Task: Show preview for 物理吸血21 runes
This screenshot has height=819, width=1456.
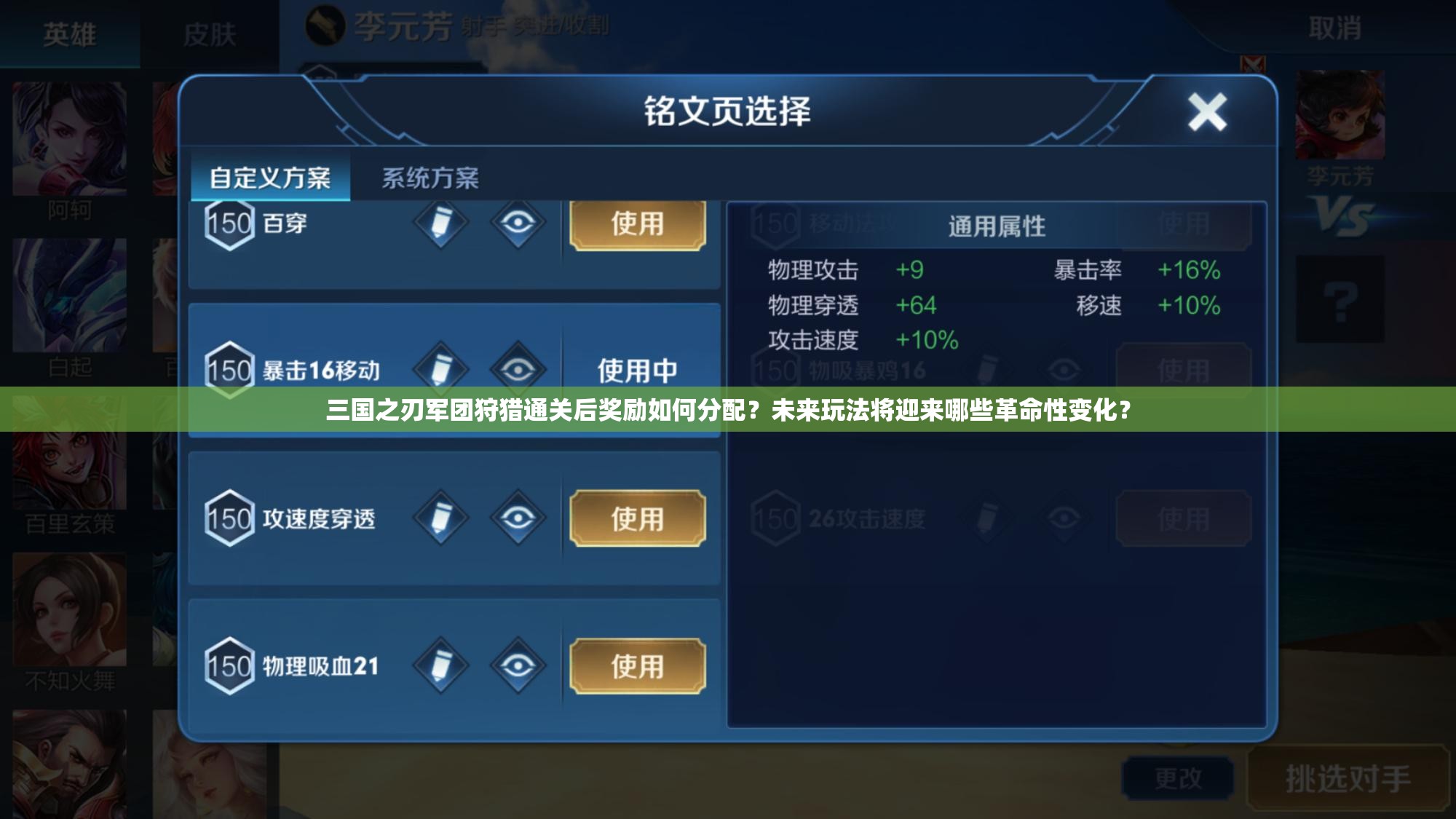Action: click(517, 665)
